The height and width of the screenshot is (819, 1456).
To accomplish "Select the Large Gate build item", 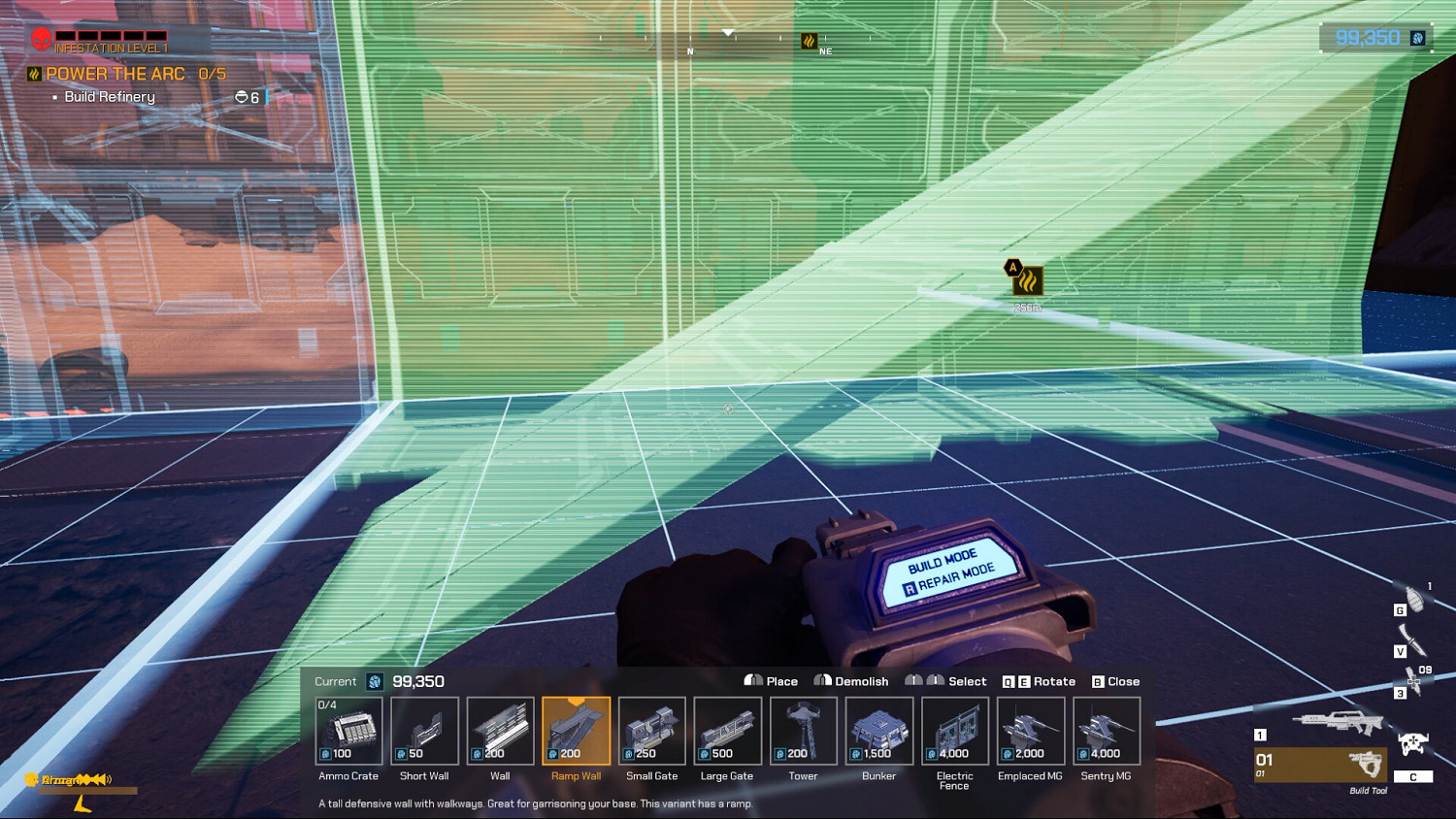I will 727,731.
